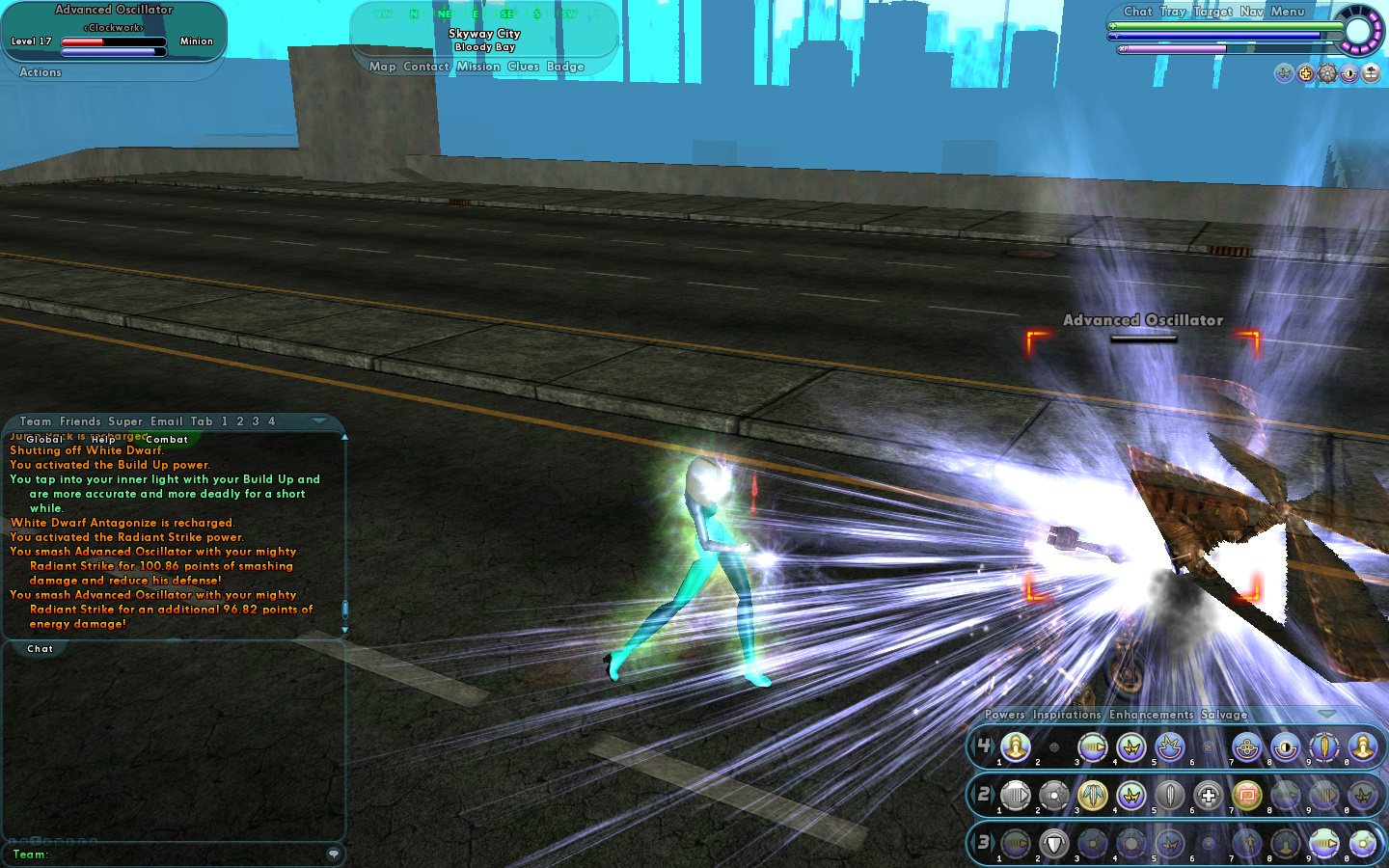Toggle the Target window

coord(1212,12)
